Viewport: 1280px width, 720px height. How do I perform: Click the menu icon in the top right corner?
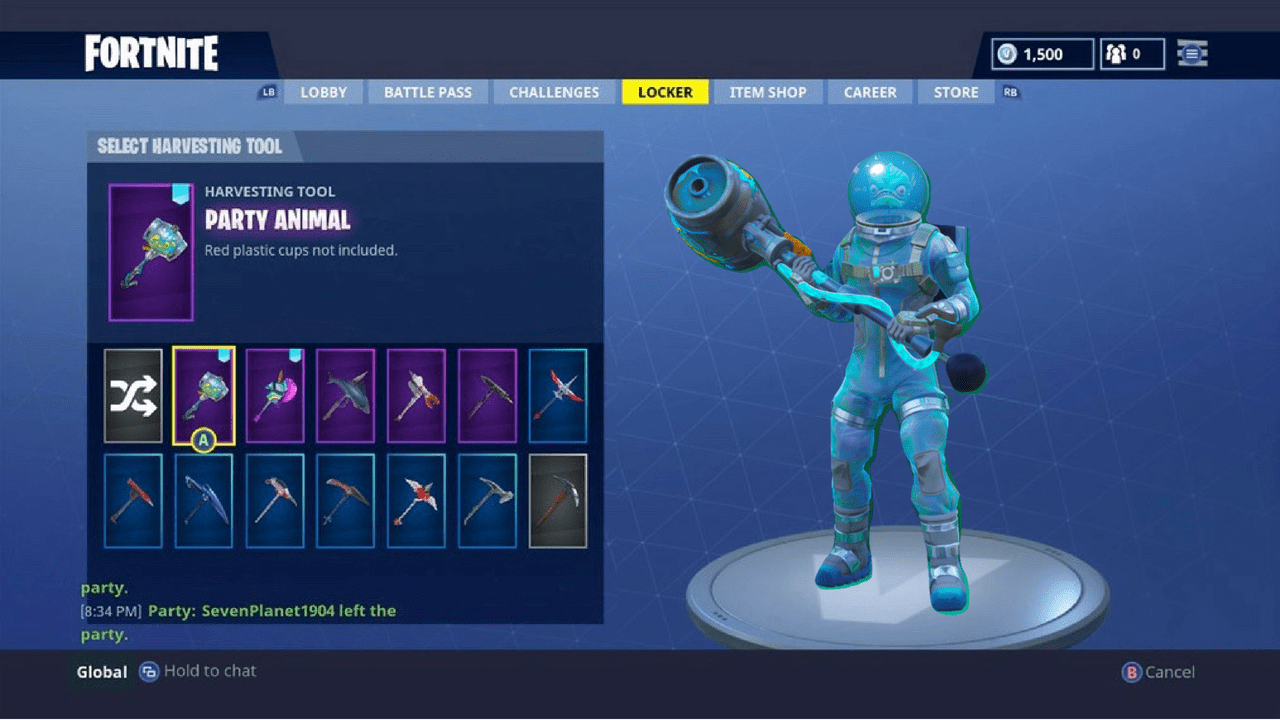[1192, 53]
